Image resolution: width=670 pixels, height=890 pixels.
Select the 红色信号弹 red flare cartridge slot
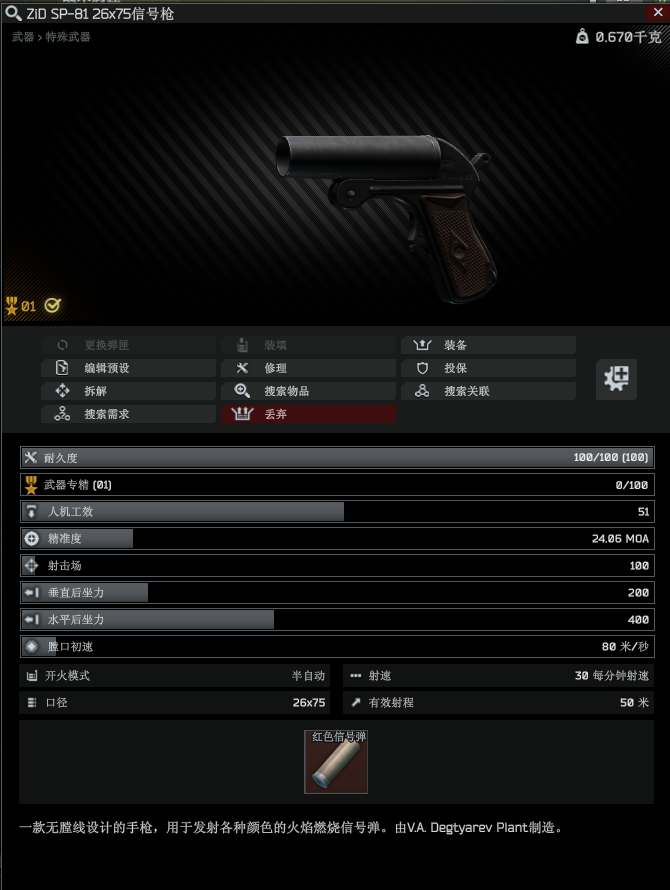tap(336, 762)
